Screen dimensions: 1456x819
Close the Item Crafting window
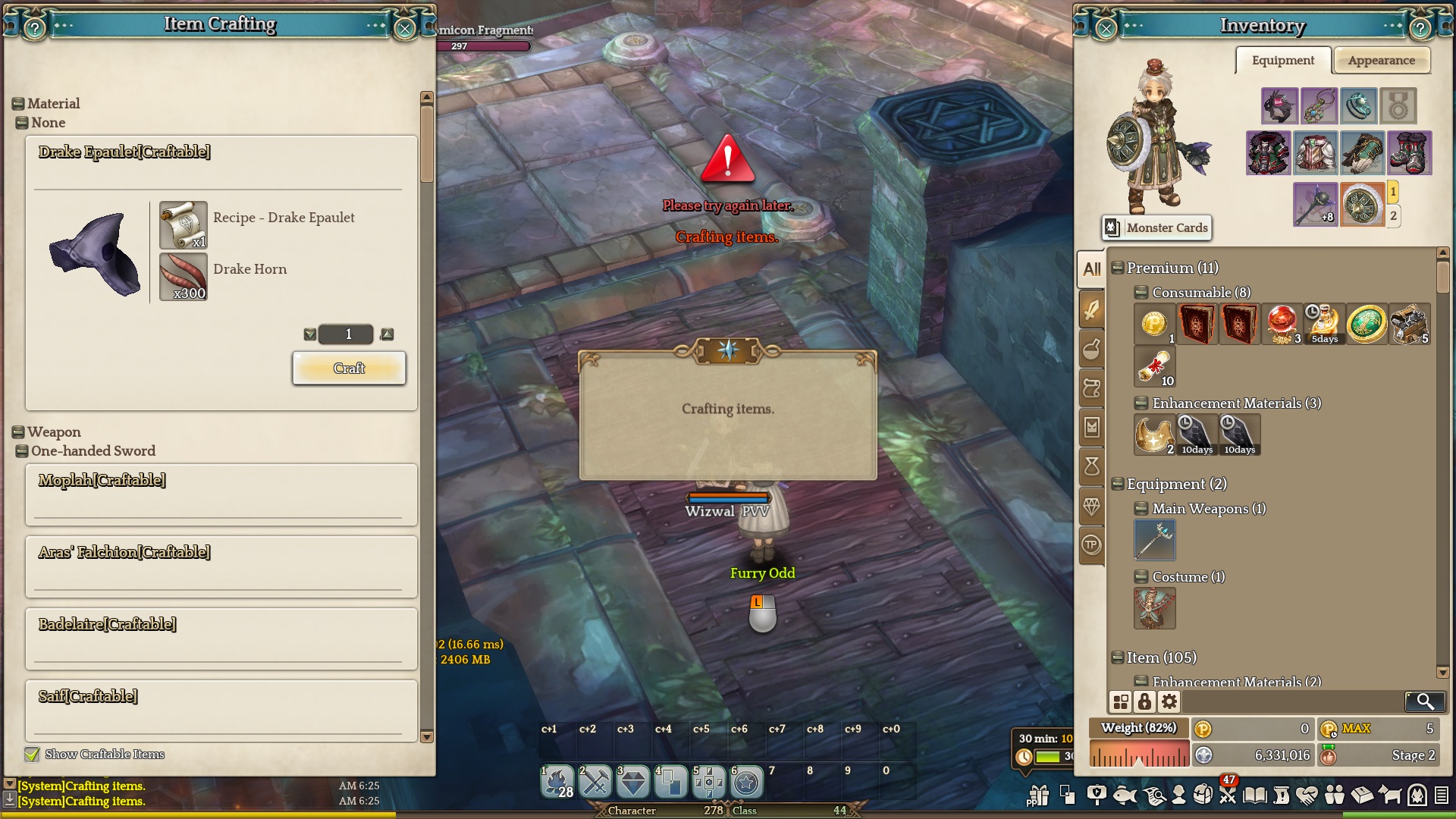tap(405, 29)
